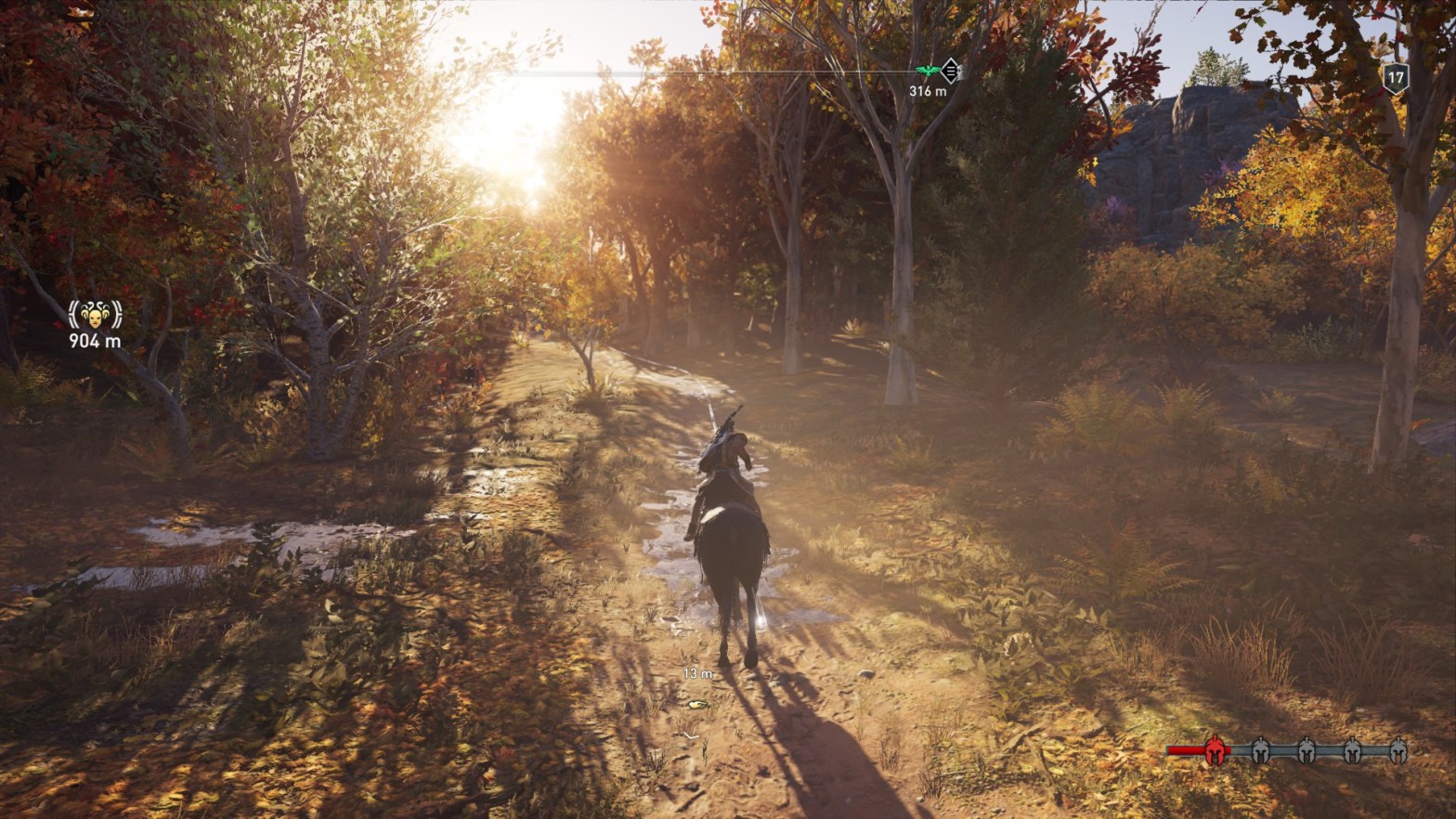Click the red helmet on the bounty meter
The width and height of the screenshot is (1456, 819).
click(1214, 750)
